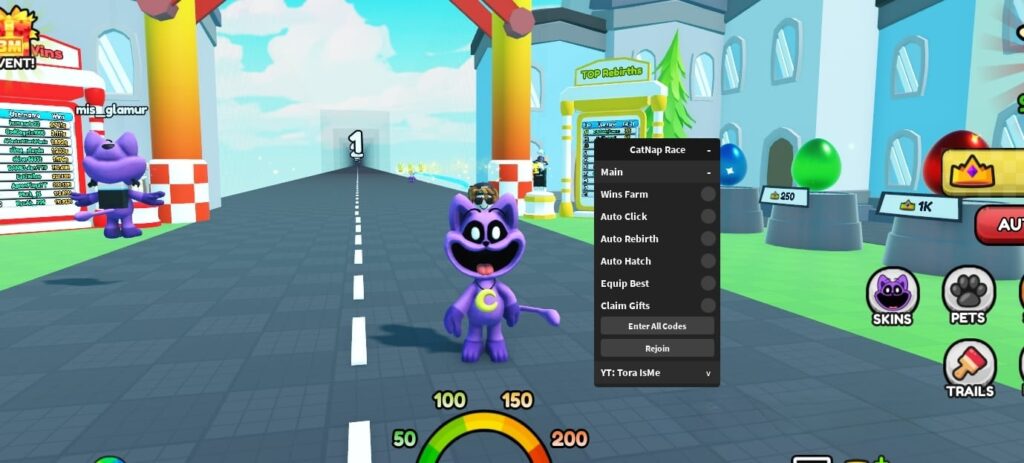Minimize the CatNap Race panel
The height and width of the screenshot is (463, 1024).
pos(708,150)
